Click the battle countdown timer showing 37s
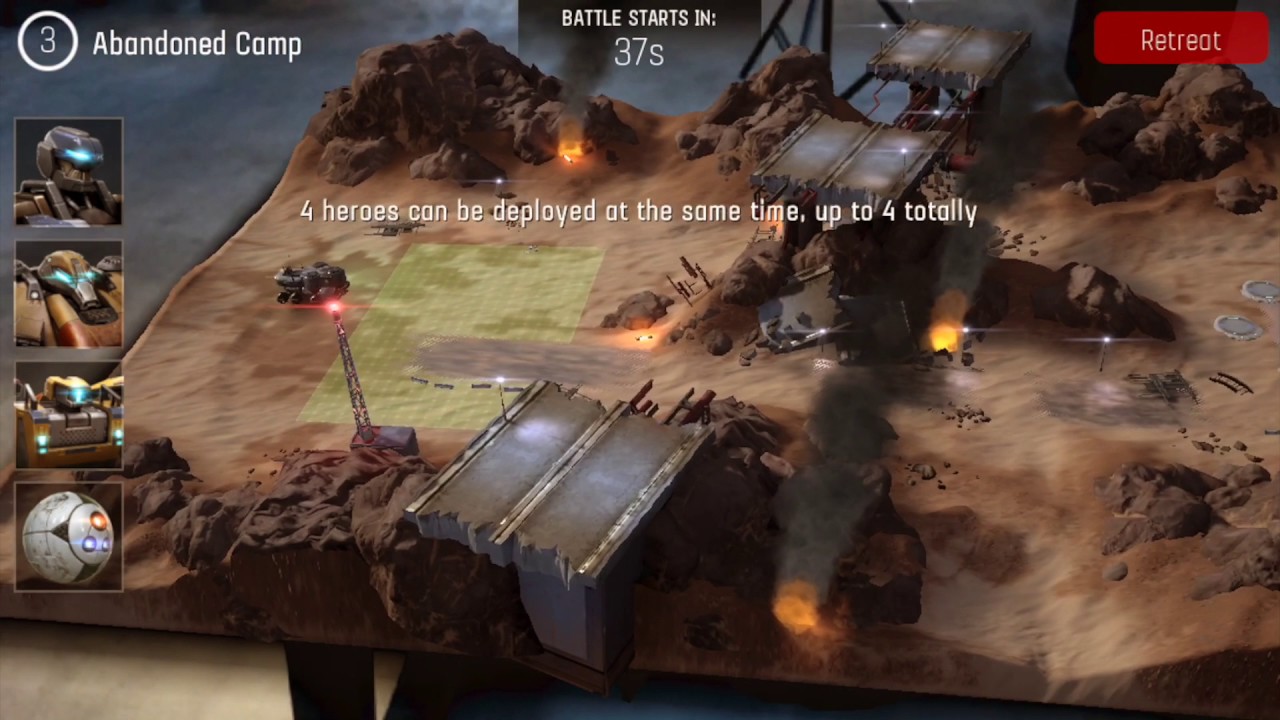 click(638, 54)
